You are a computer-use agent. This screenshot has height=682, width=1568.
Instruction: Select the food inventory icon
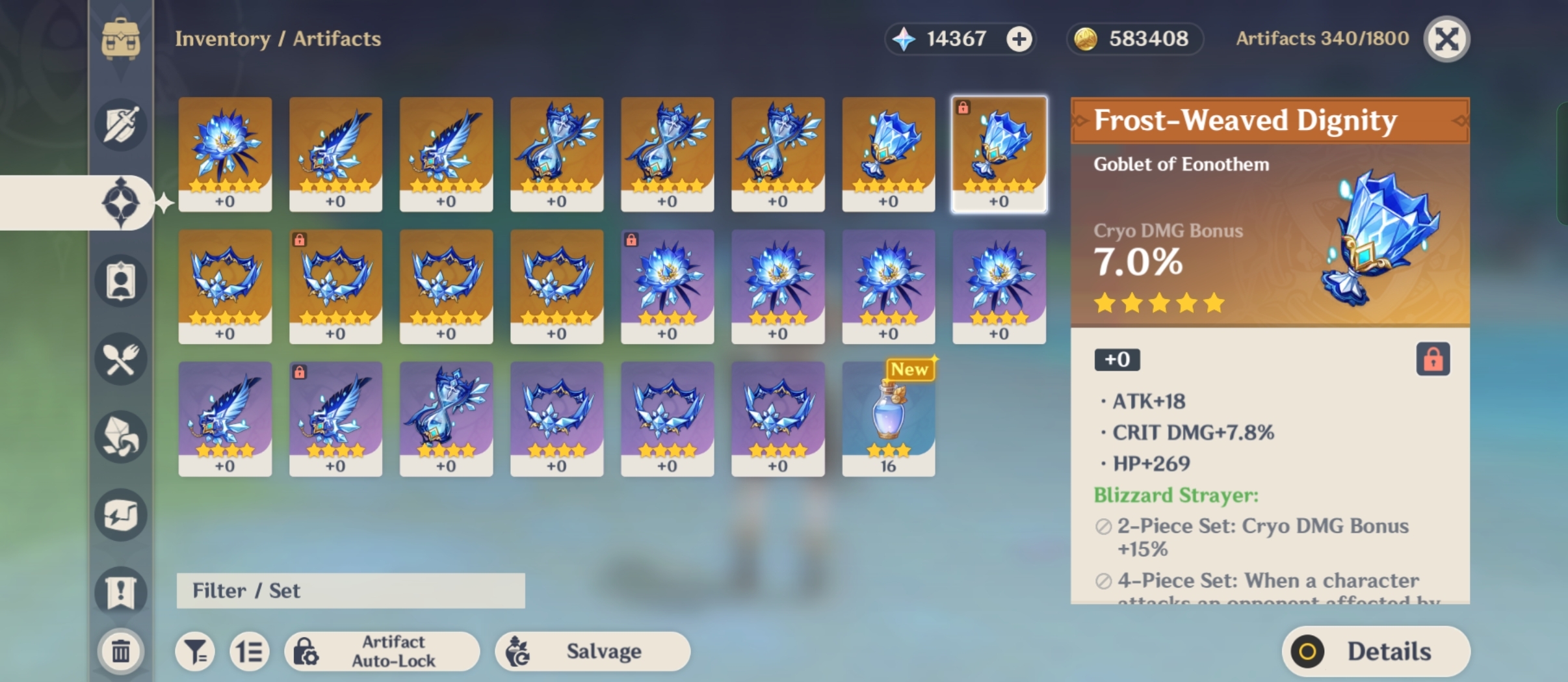(121, 358)
